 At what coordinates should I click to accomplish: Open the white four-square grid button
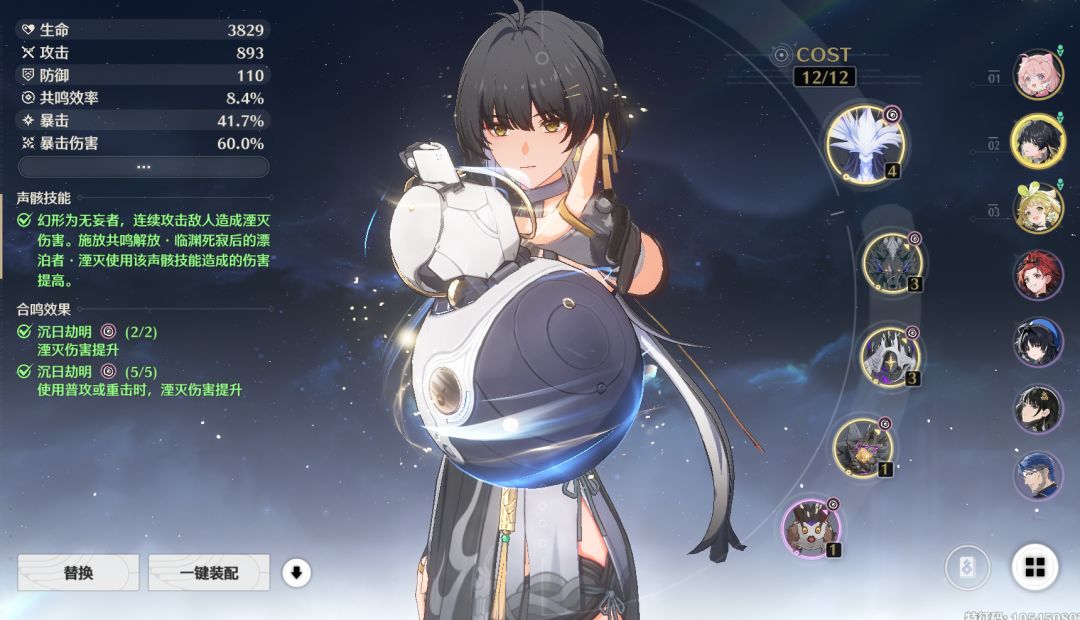click(x=1035, y=568)
